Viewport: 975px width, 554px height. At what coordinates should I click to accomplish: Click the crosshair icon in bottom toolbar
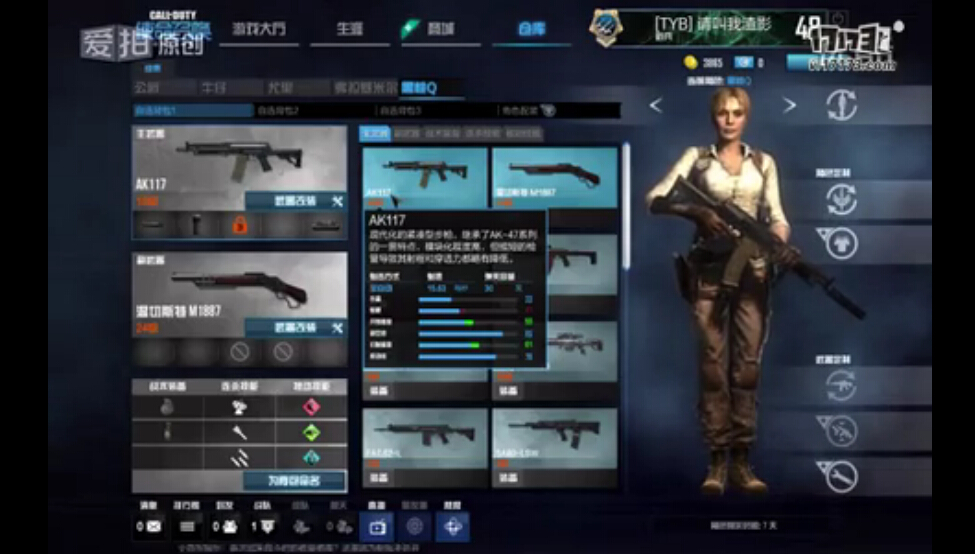(453, 526)
